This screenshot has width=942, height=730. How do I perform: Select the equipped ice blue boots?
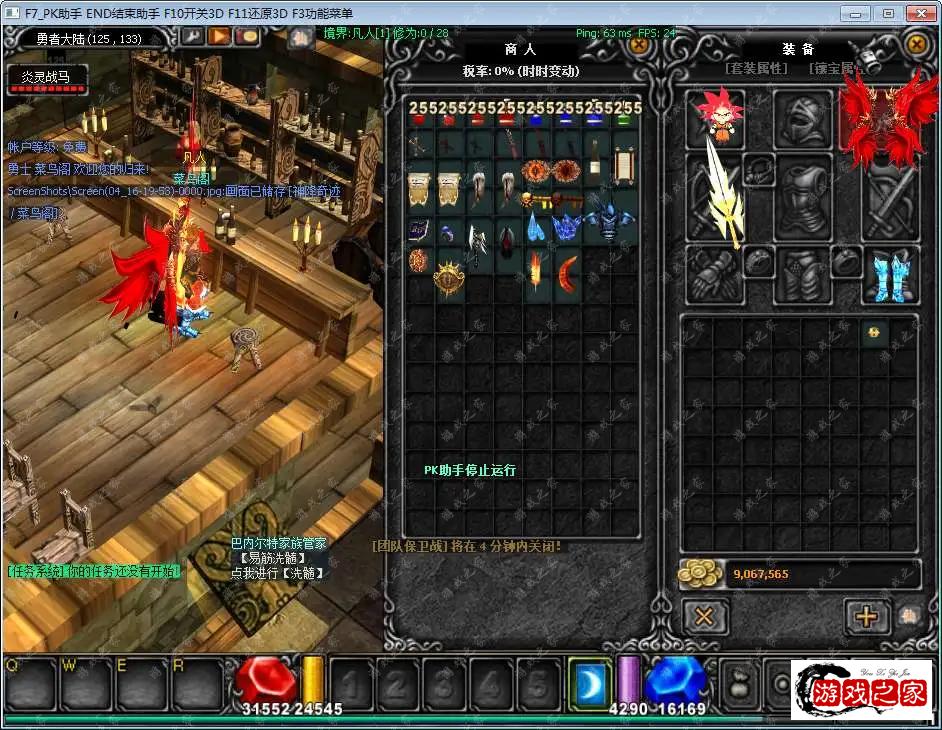coord(888,276)
